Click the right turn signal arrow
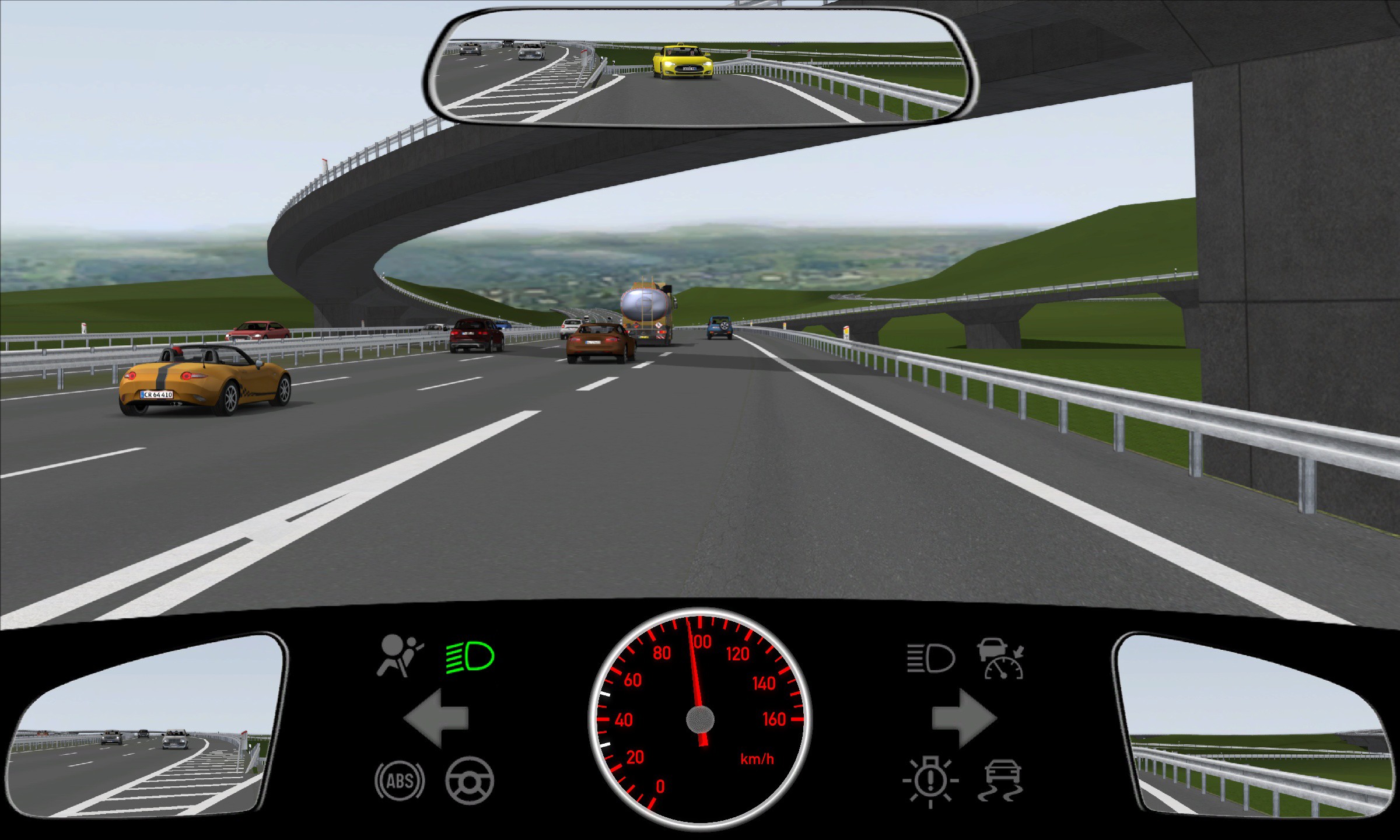This screenshot has height=840, width=1400. [x=964, y=718]
